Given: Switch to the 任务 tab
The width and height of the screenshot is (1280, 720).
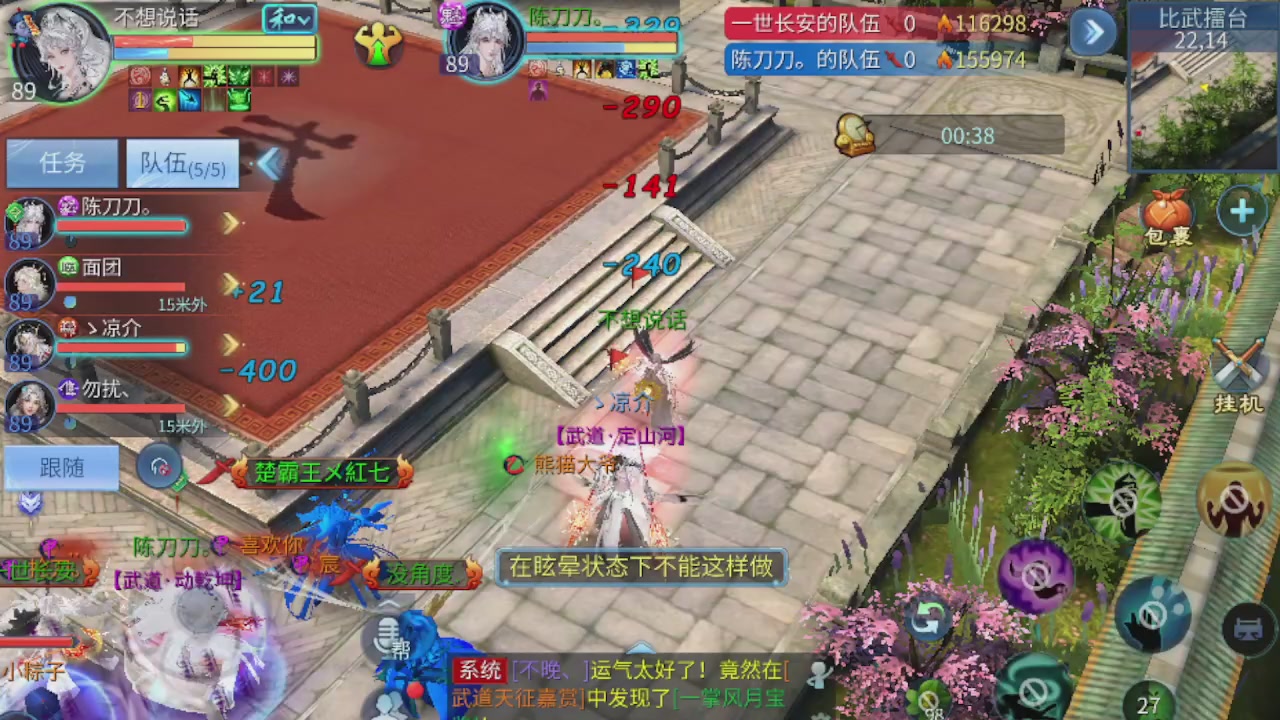Looking at the screenshot, I should coord(62,163).
